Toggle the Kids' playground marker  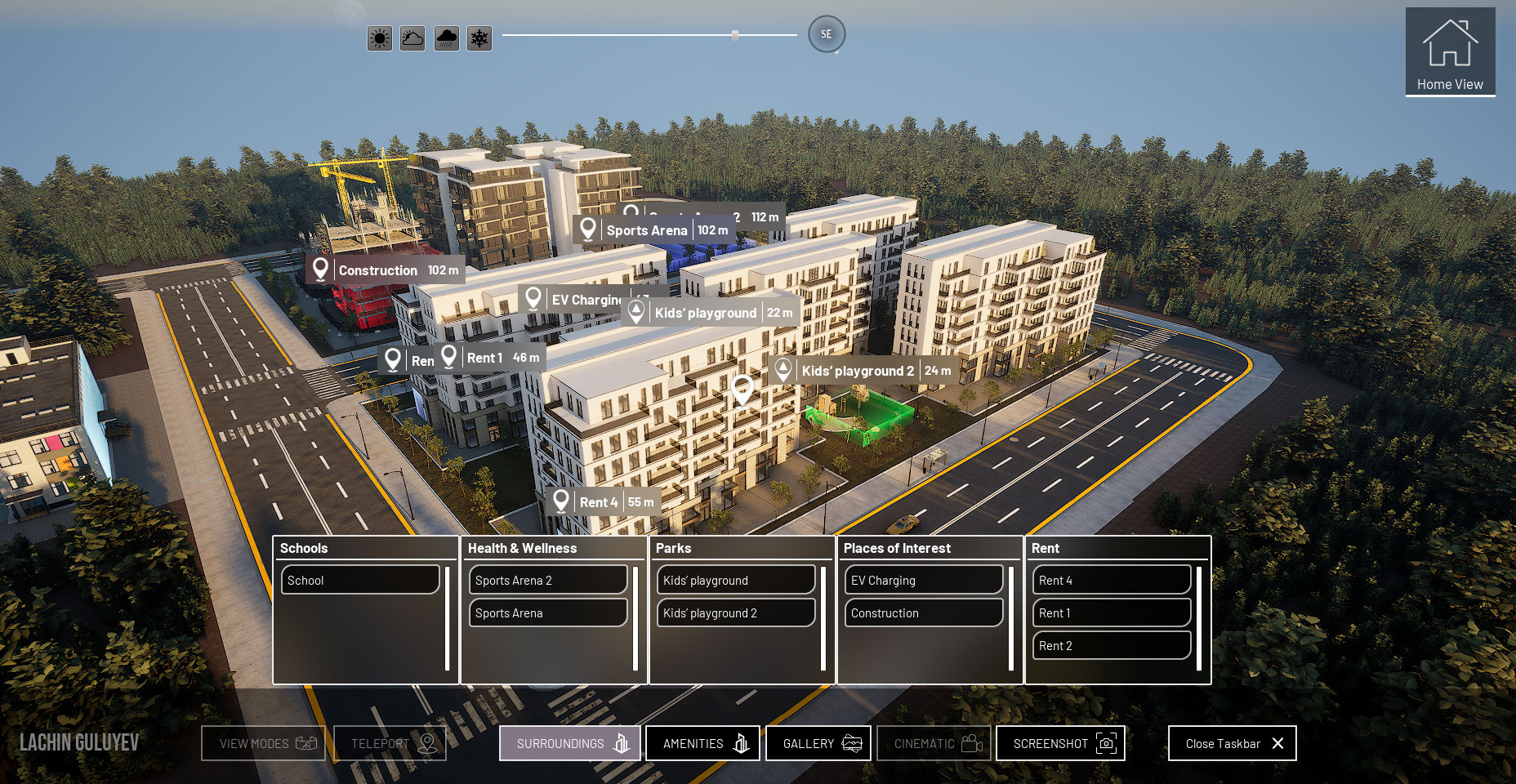pyautogui.click(x=636, y=312)
